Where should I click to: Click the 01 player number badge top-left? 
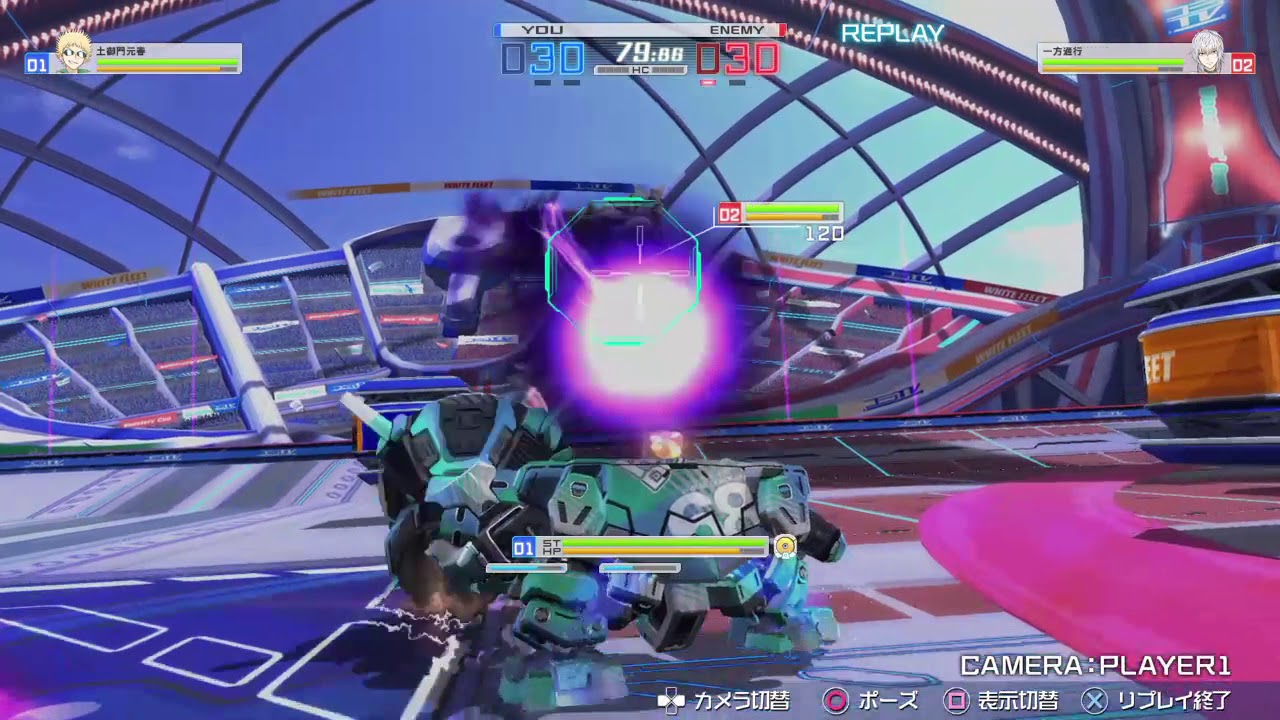tap(39, 62)
